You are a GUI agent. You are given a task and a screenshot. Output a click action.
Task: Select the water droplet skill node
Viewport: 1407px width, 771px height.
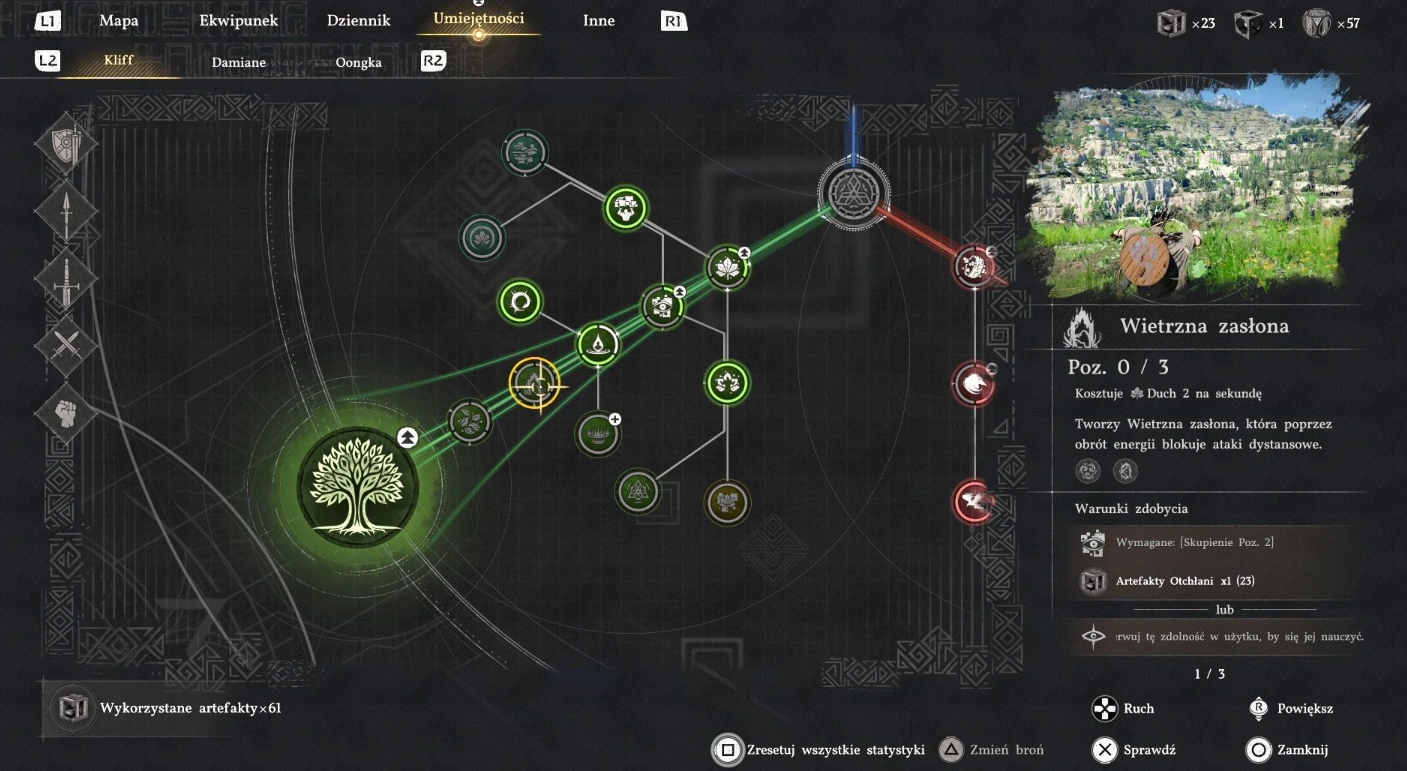coord(598,345)
